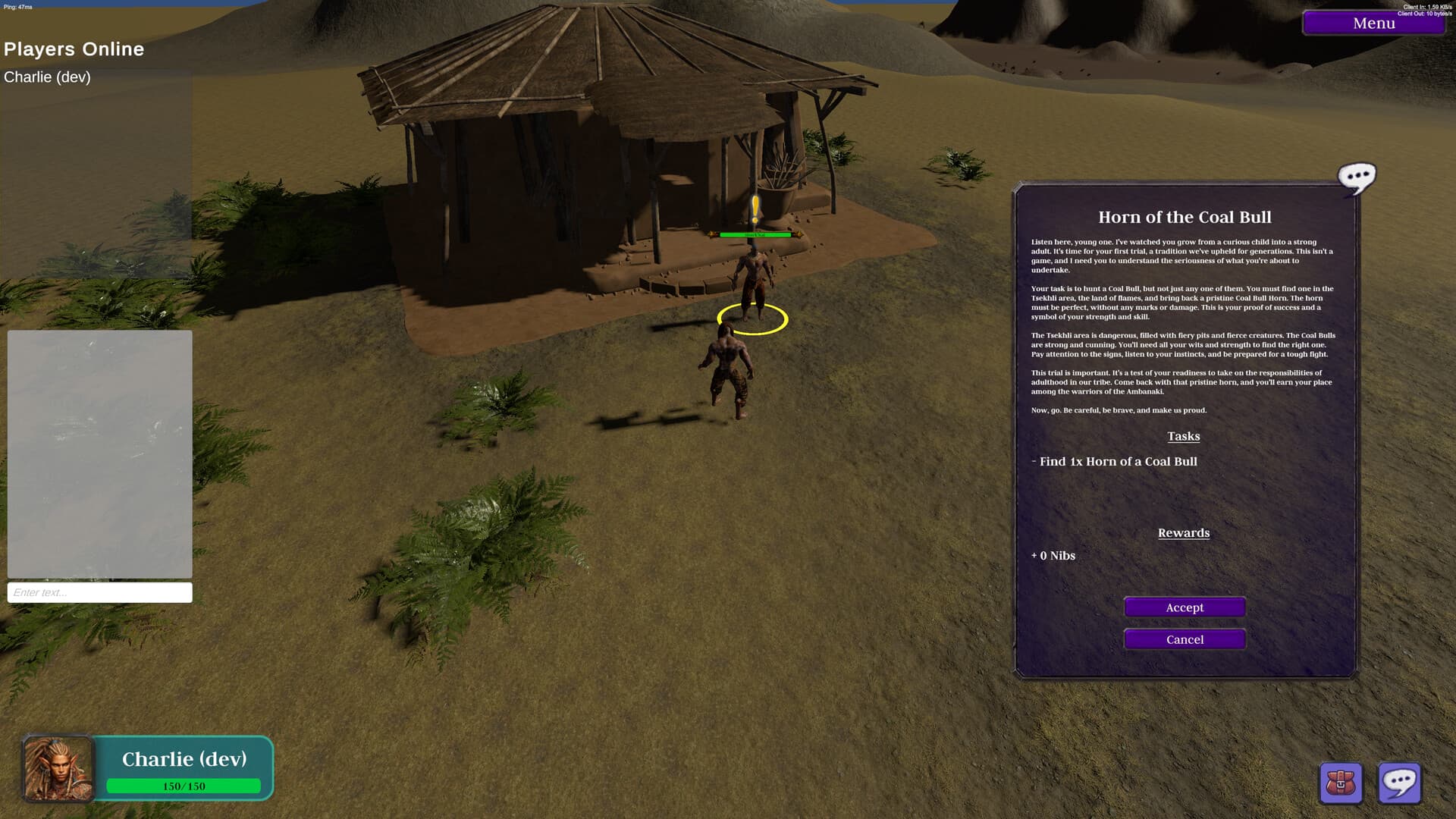The image size is (1456, 819).
Task: Click the Players Online header
Action: pos(74,49)
